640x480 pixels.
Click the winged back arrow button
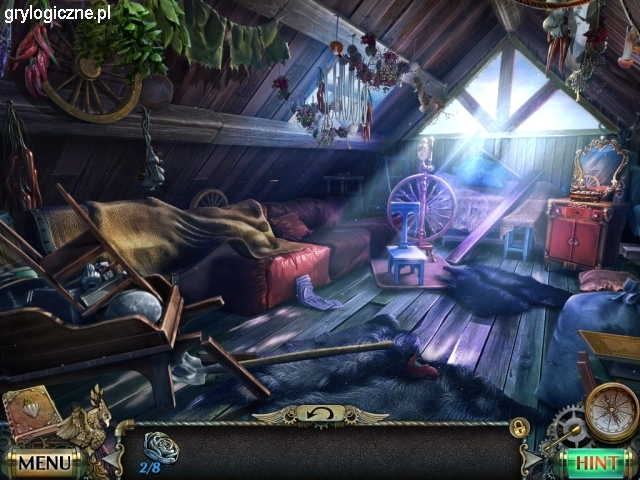coord(319,412)
